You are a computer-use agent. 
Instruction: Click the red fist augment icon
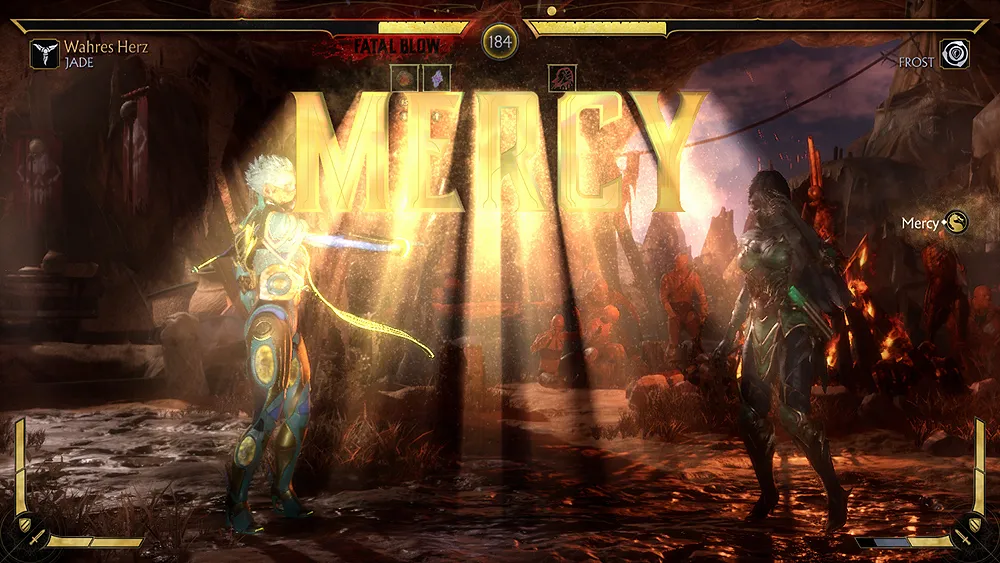tap(563, 78)
